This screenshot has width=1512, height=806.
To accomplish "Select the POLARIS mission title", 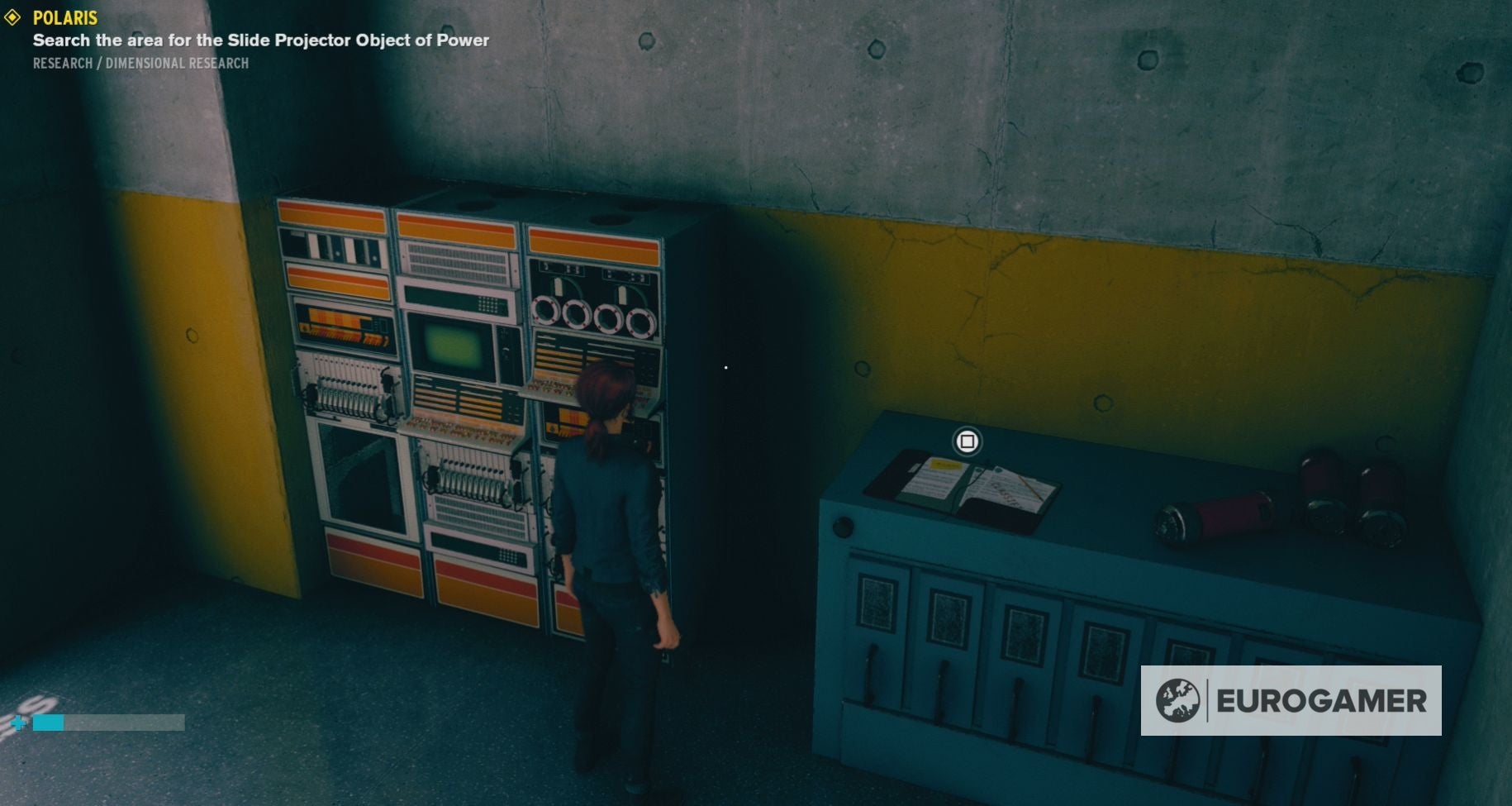I will click(64, 17).
